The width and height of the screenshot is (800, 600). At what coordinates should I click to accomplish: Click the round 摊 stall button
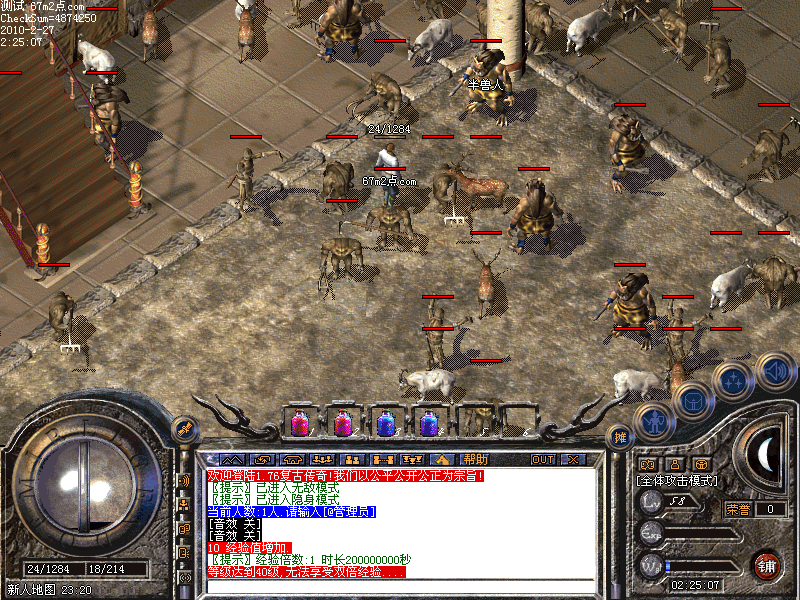[620, 437]
